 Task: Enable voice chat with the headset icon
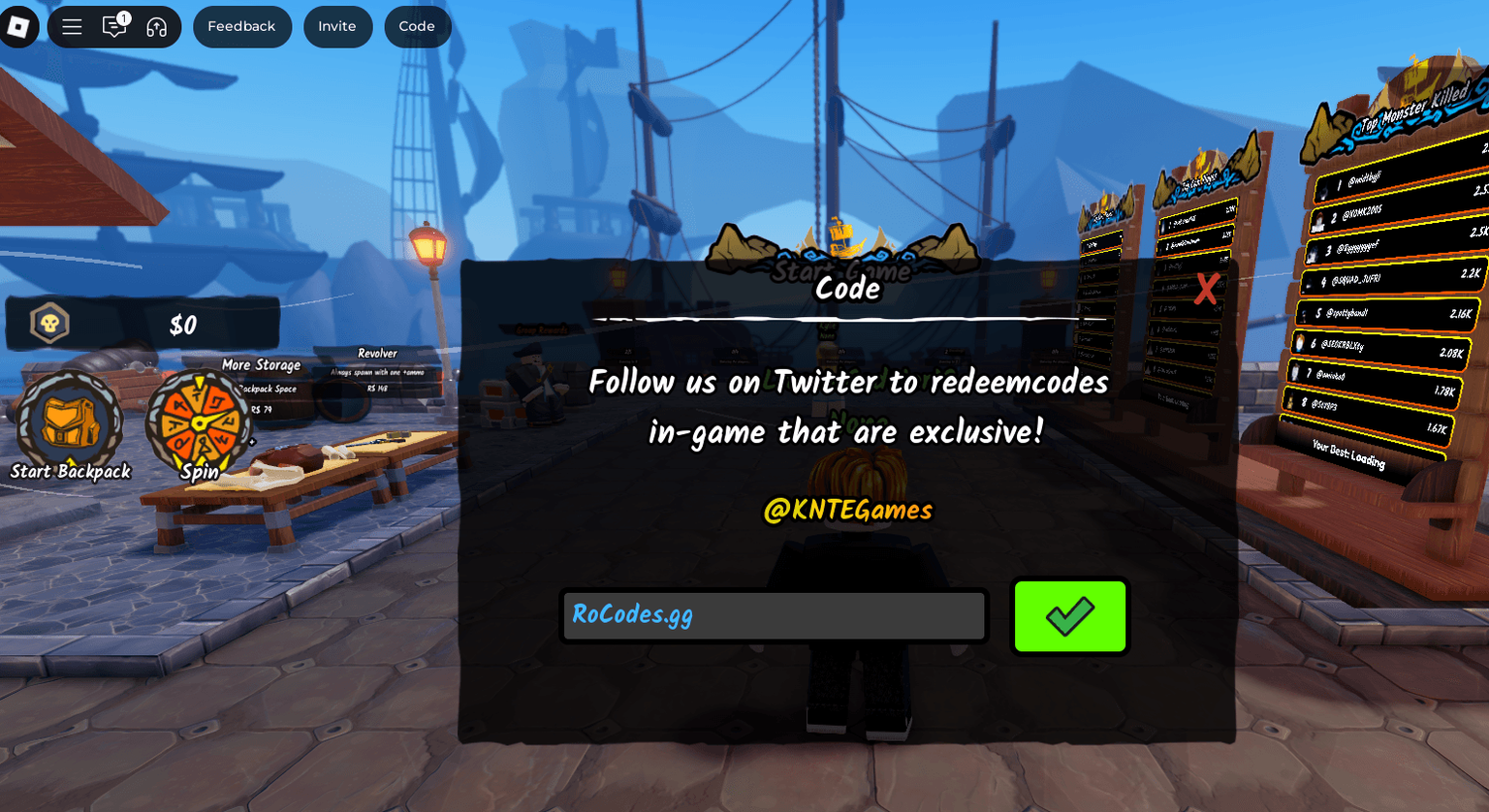pyautogui.click(x=155, y=26)
